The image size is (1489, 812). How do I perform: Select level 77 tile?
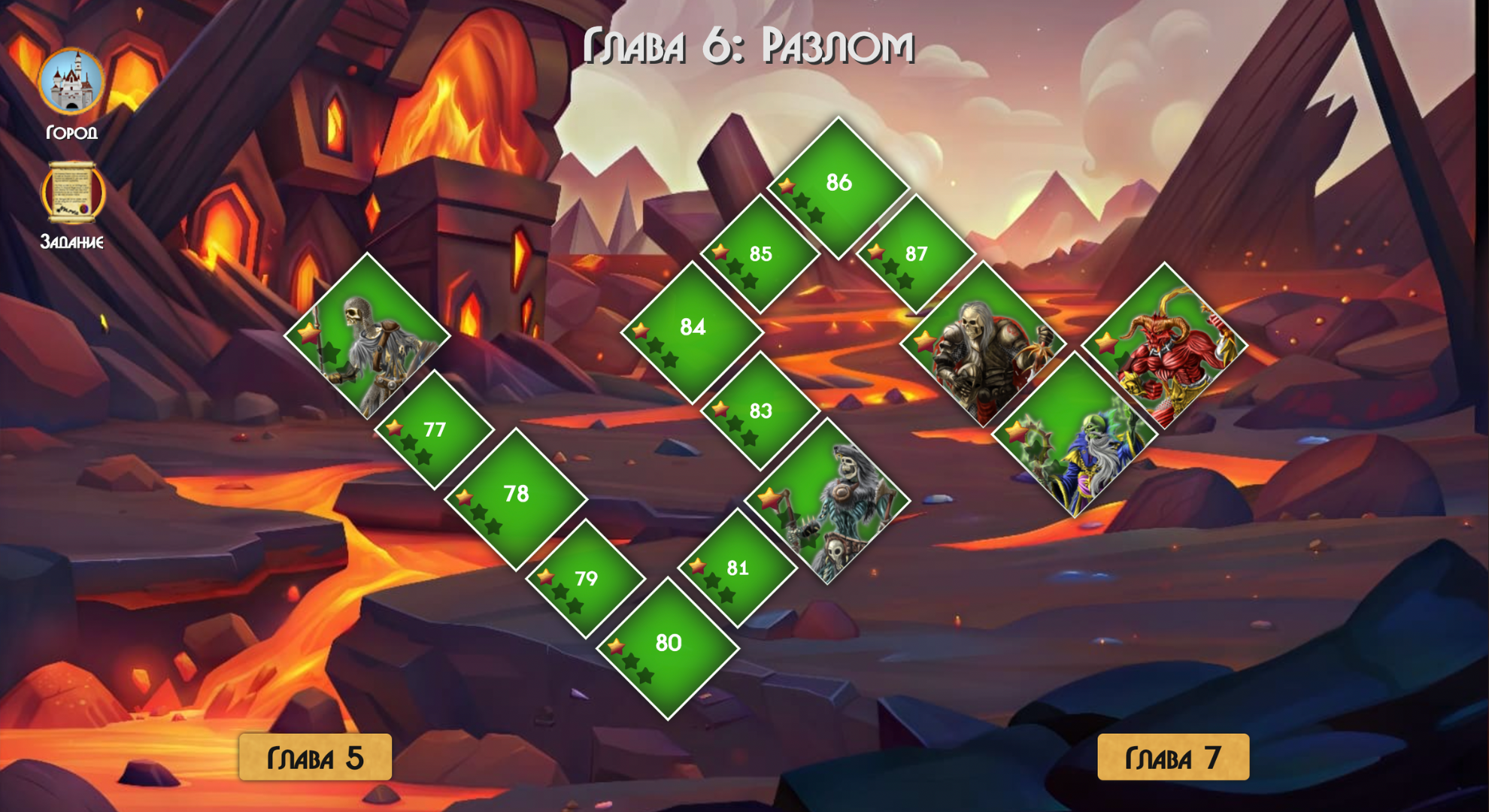click(434, 431)
